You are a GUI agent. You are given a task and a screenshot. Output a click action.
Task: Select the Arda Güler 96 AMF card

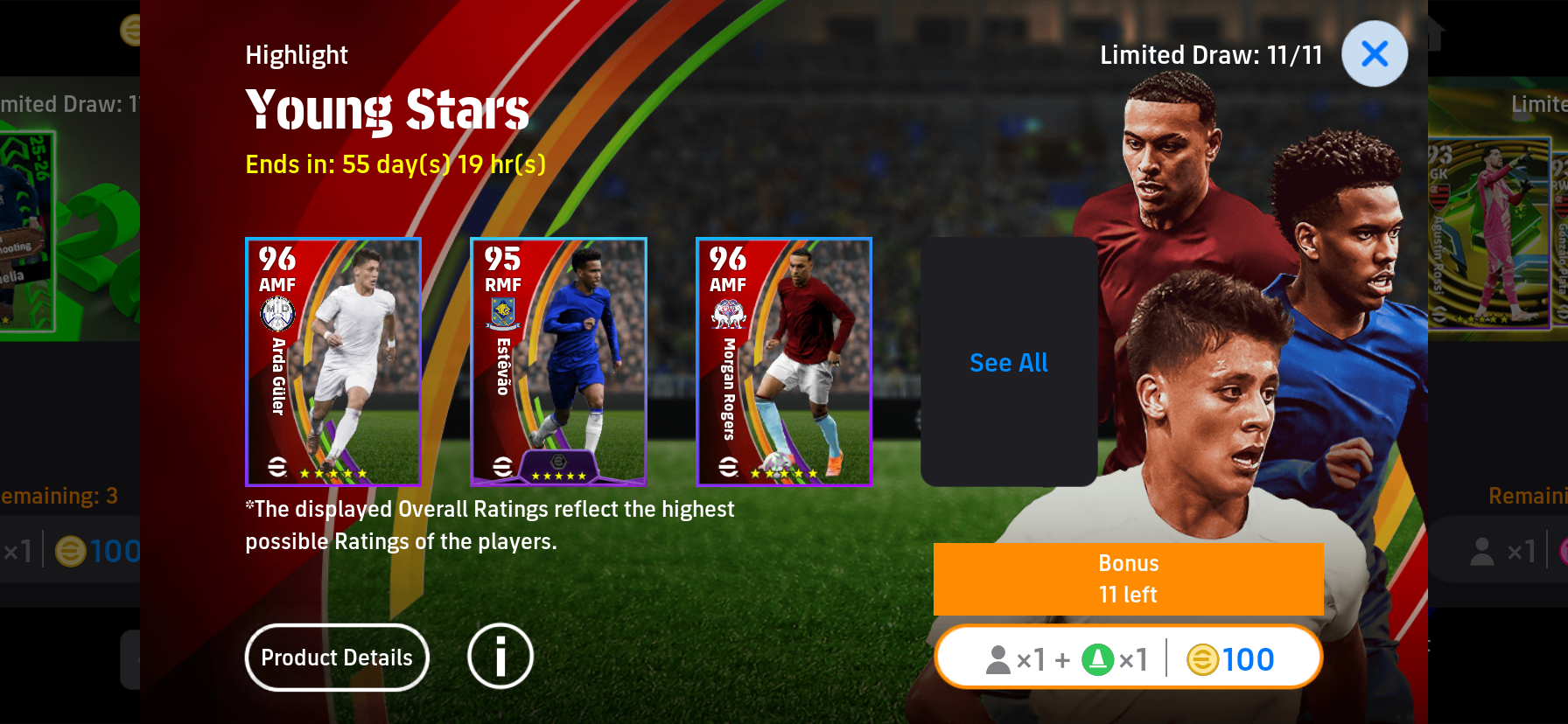(x=333, y=362)
